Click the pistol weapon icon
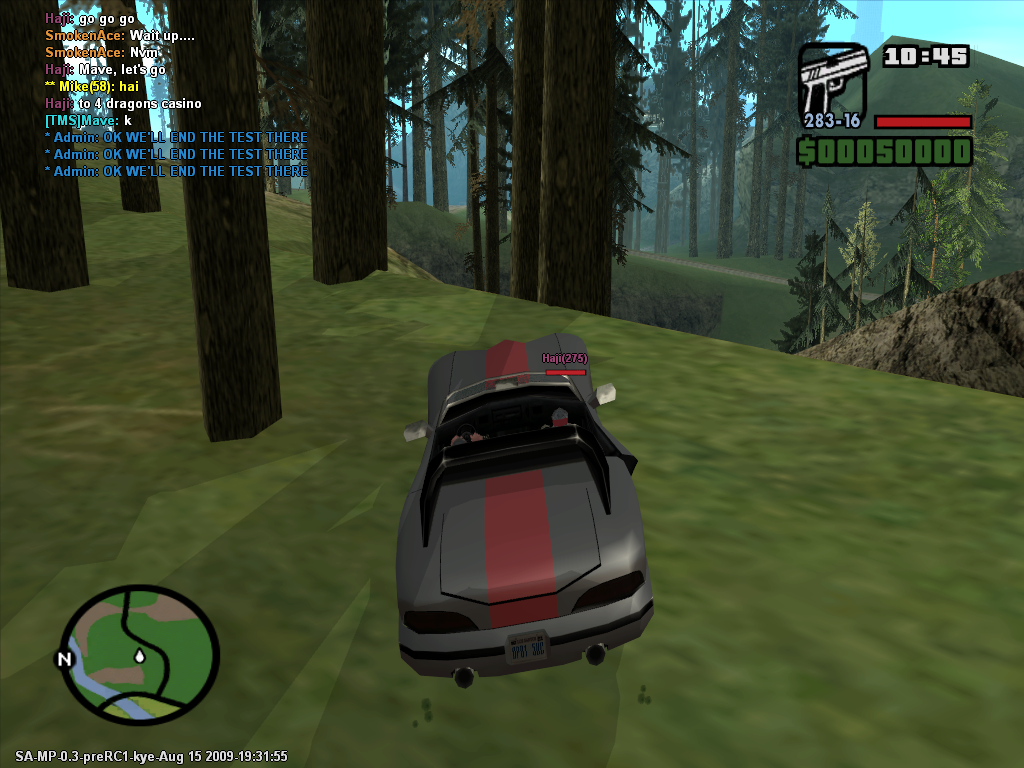The width and height of the screenshot is (1024, 768). point(832,78)
